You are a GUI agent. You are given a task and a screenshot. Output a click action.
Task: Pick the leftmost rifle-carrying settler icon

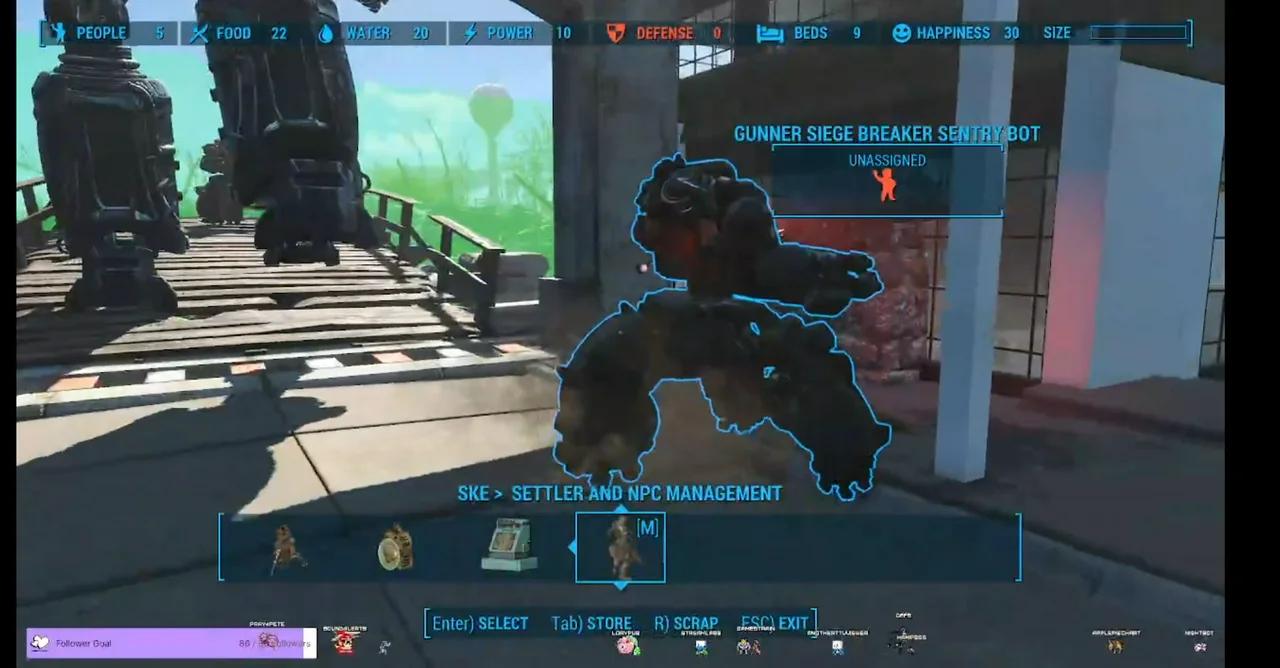pos(287,548)
